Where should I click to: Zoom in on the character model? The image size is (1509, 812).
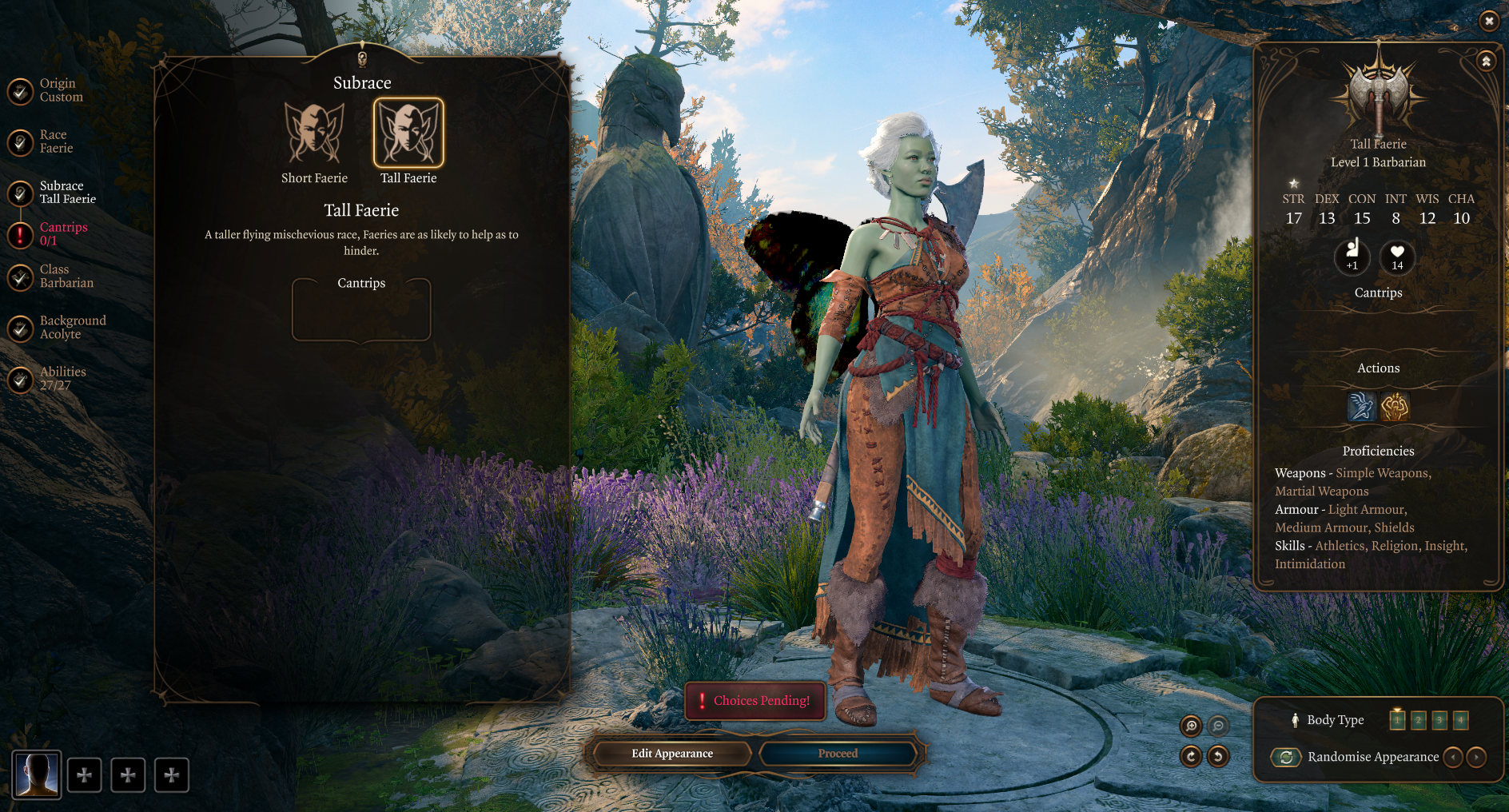[x=1191, y=726]
